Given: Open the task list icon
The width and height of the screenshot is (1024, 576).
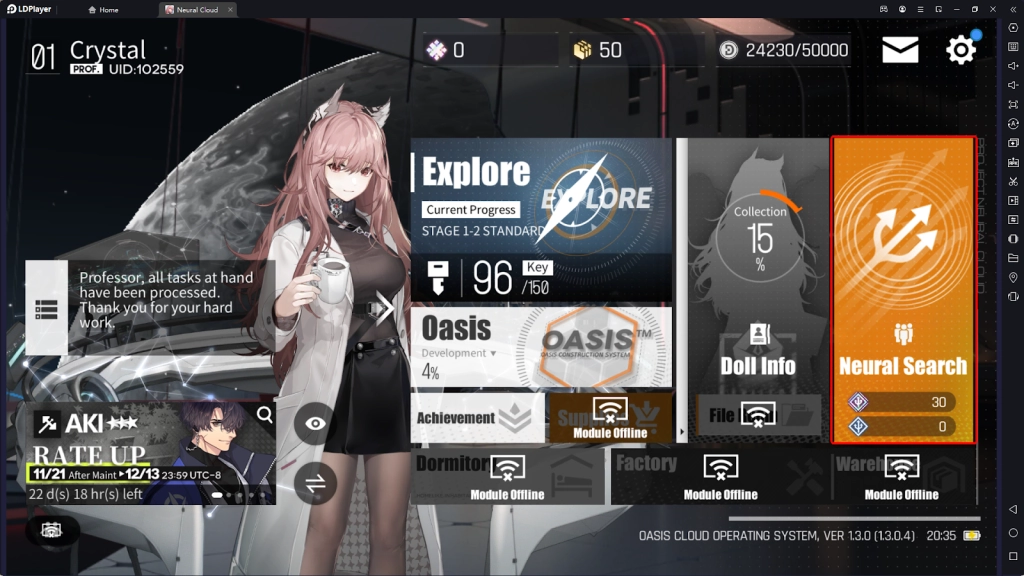Looking at the screenshot, I should tap(46, 309).
